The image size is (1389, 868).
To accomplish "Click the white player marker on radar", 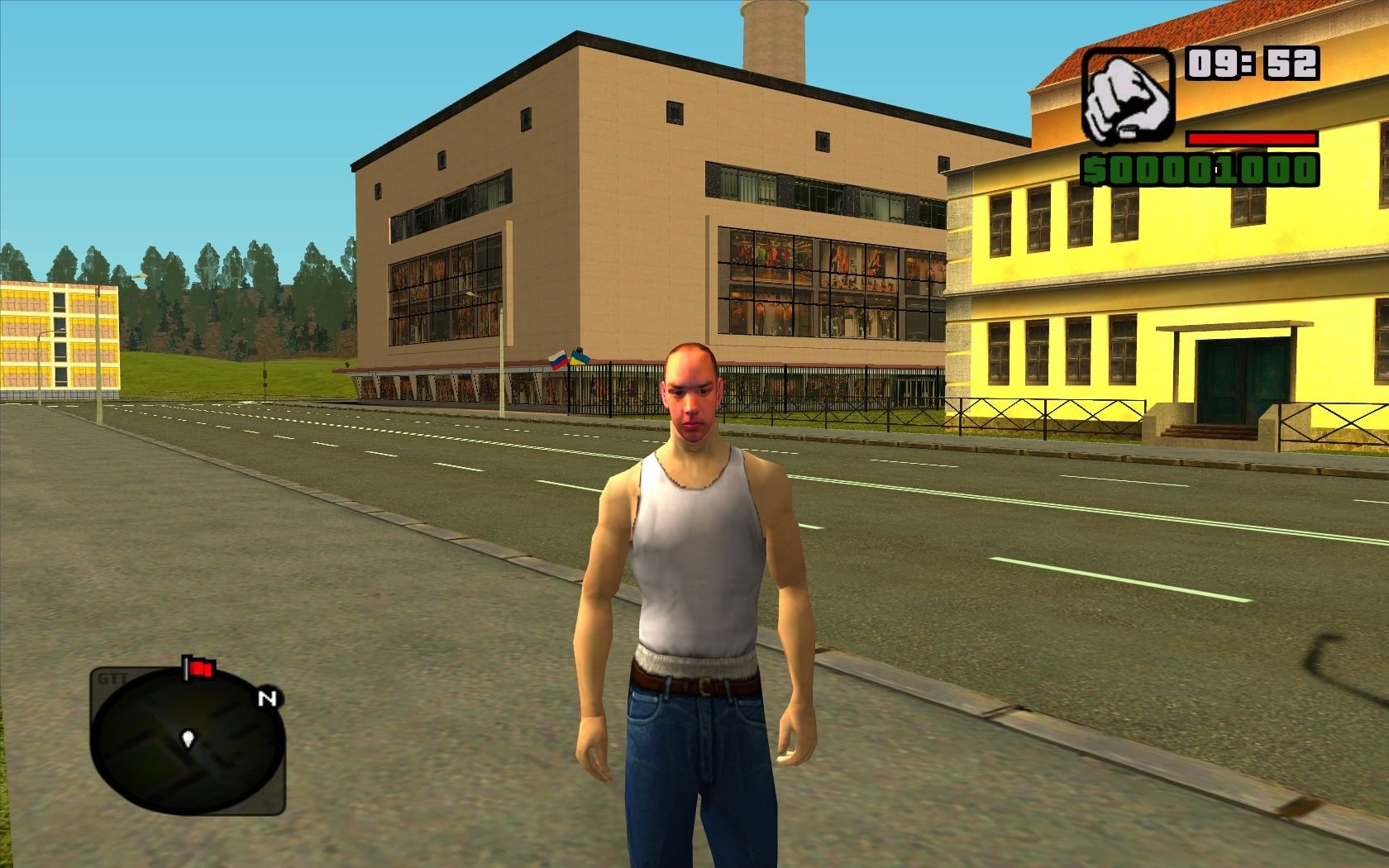I will tap(189, 738).
